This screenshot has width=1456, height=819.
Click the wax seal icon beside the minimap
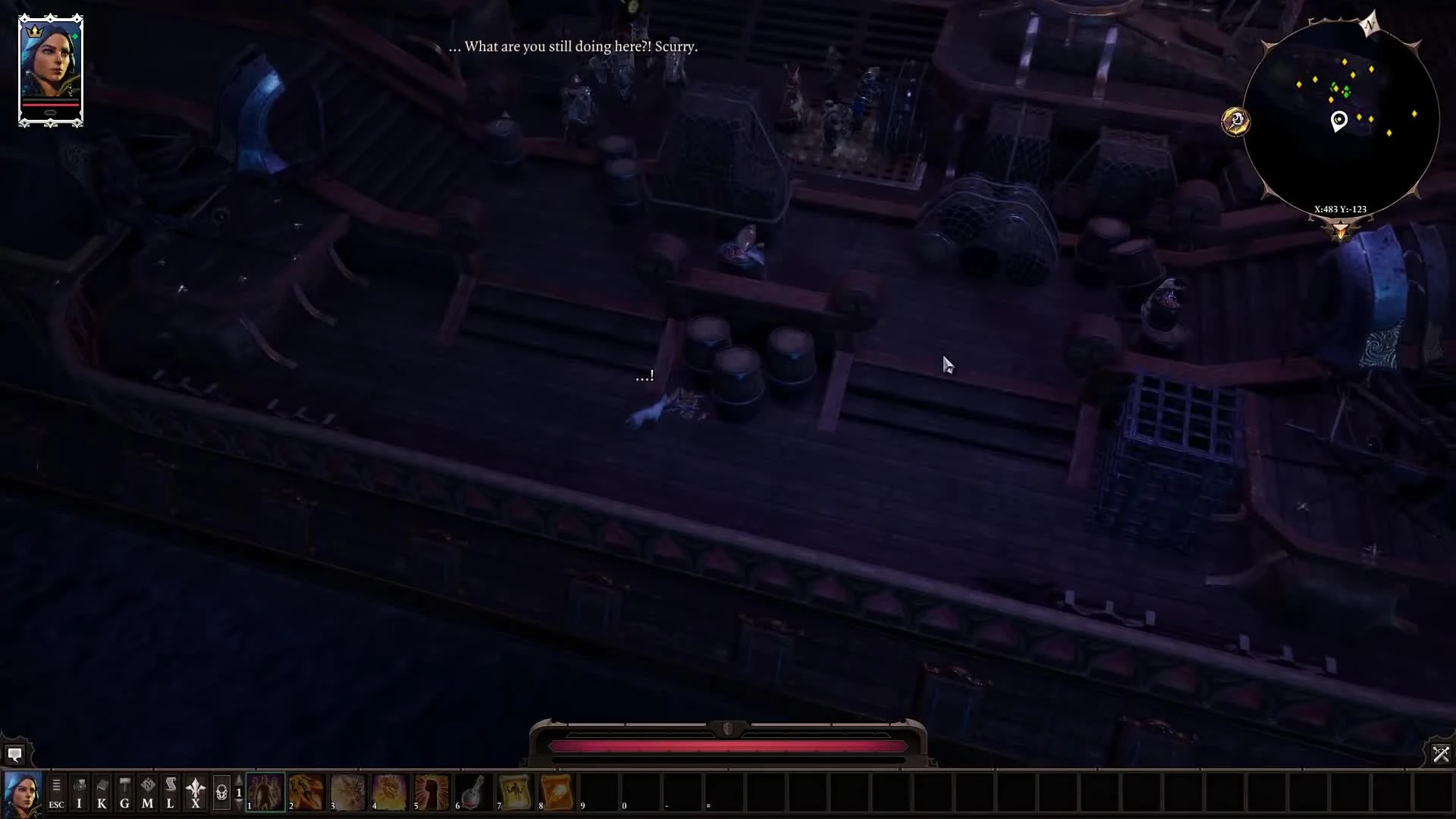click(x=1237, y=121)
